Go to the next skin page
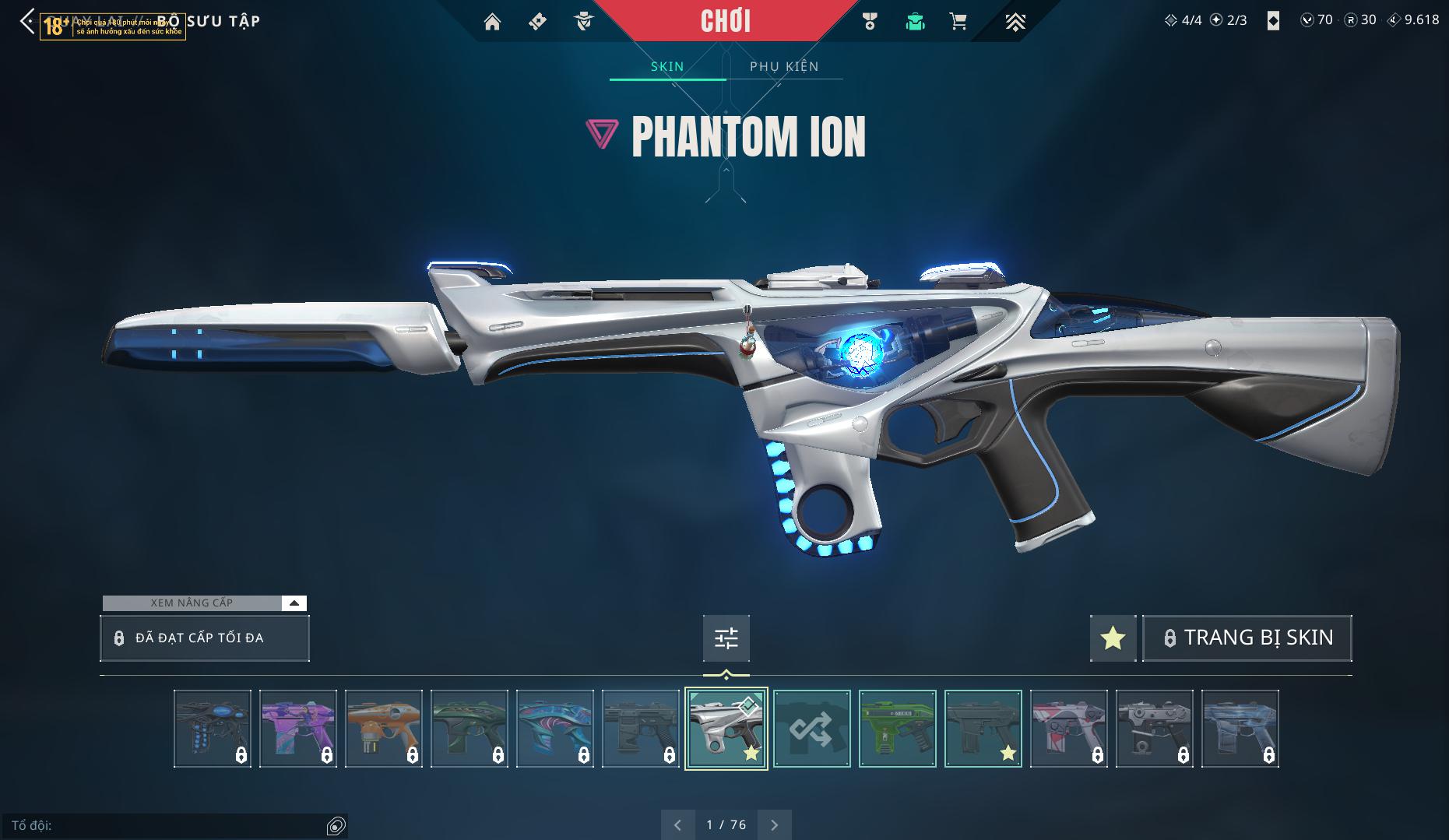Image resolution: width=1449 pixels, height=840 pixels. point(774,824)
